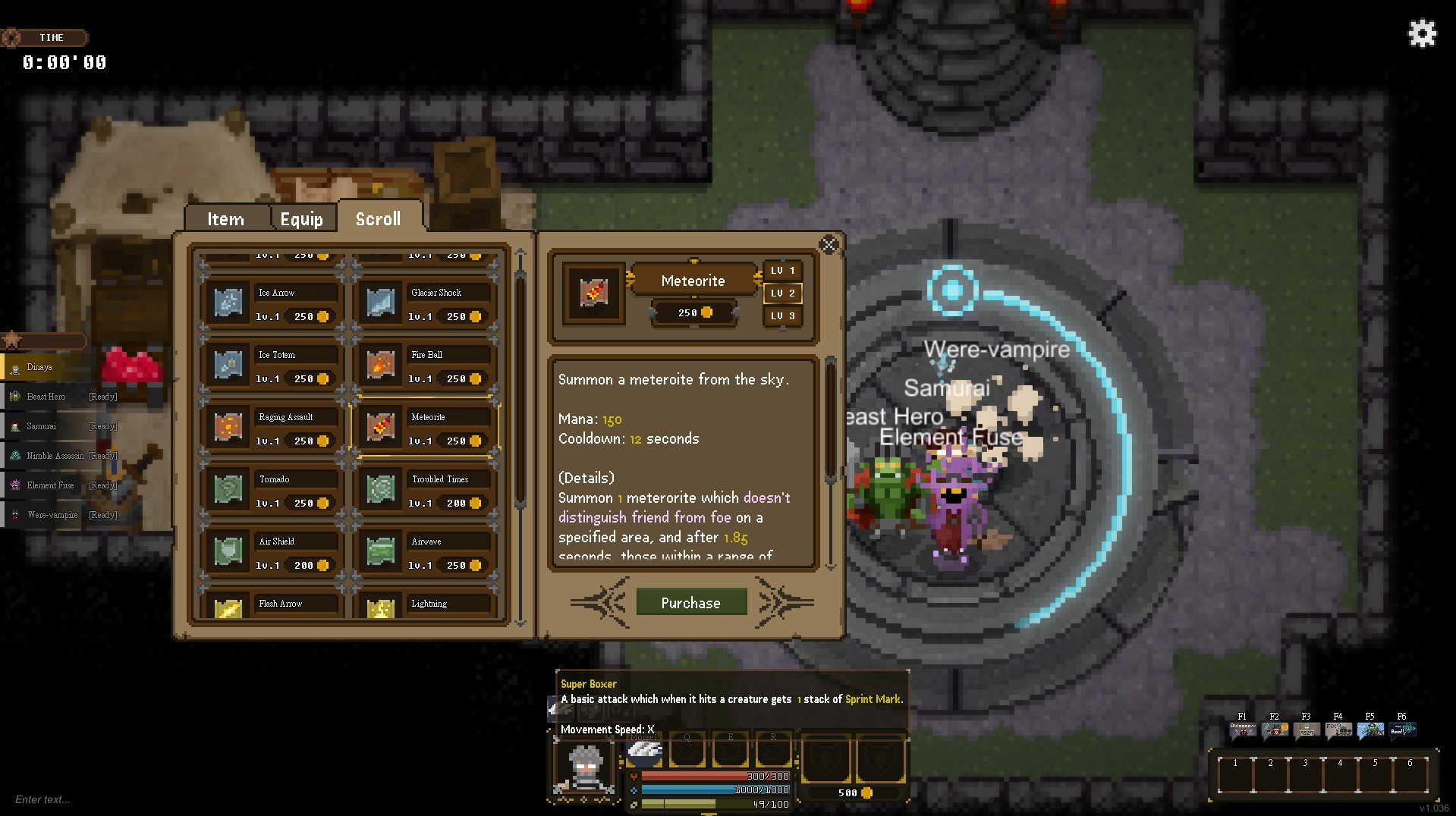Choose the Fire Ball scroll
Viewport: 1456px width, 816px height.
point(425,366)
